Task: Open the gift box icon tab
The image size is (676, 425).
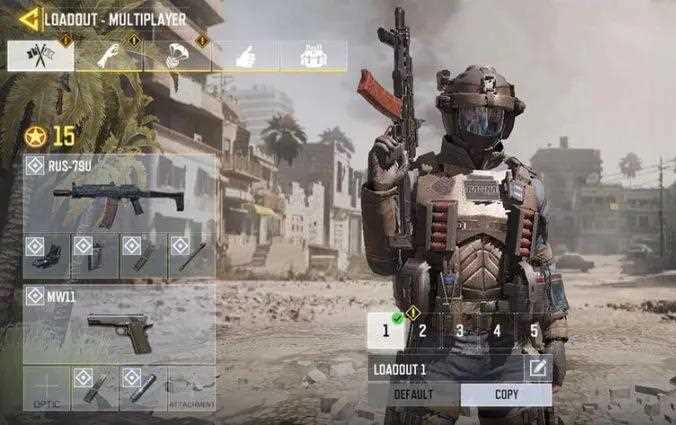Action: tap(313, 56)
